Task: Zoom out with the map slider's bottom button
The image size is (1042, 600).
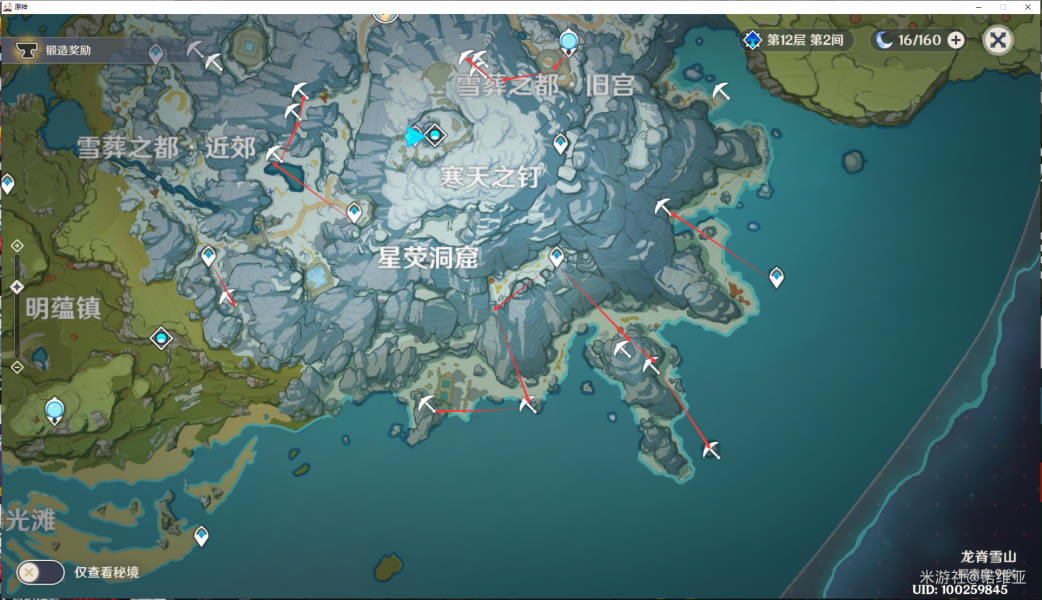Action: 17,367
